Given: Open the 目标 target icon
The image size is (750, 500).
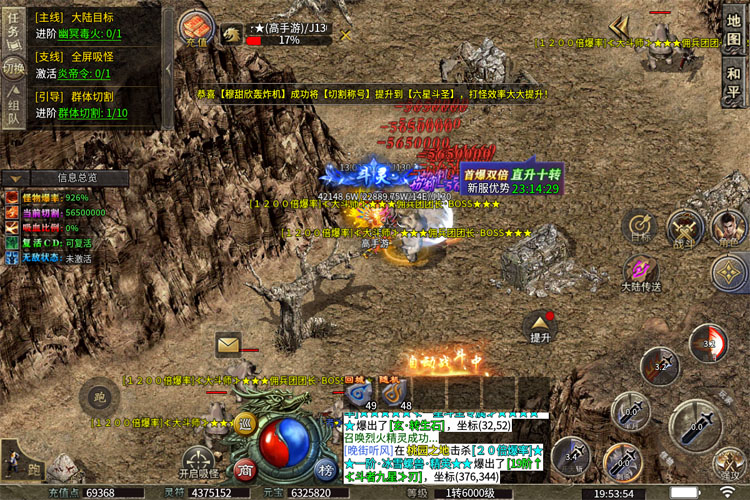Looking at the screenshot, I should (640, 227).
